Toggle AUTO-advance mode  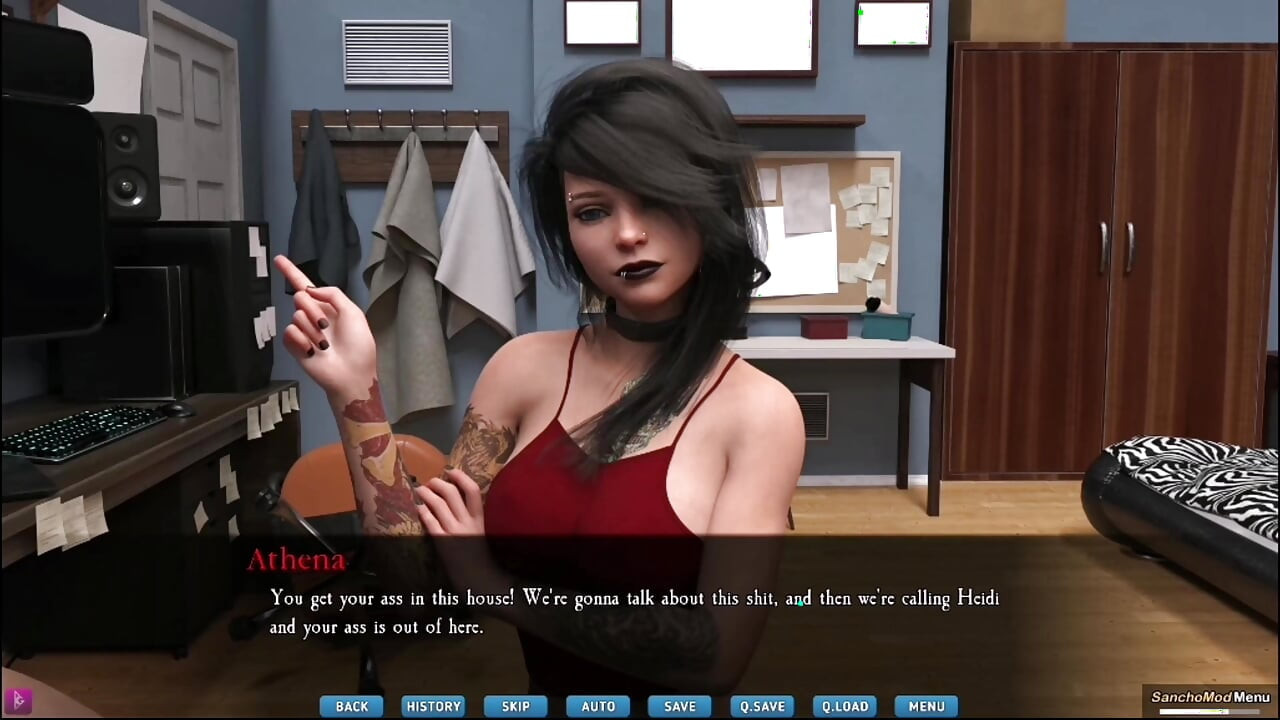[x=597, y=706]
